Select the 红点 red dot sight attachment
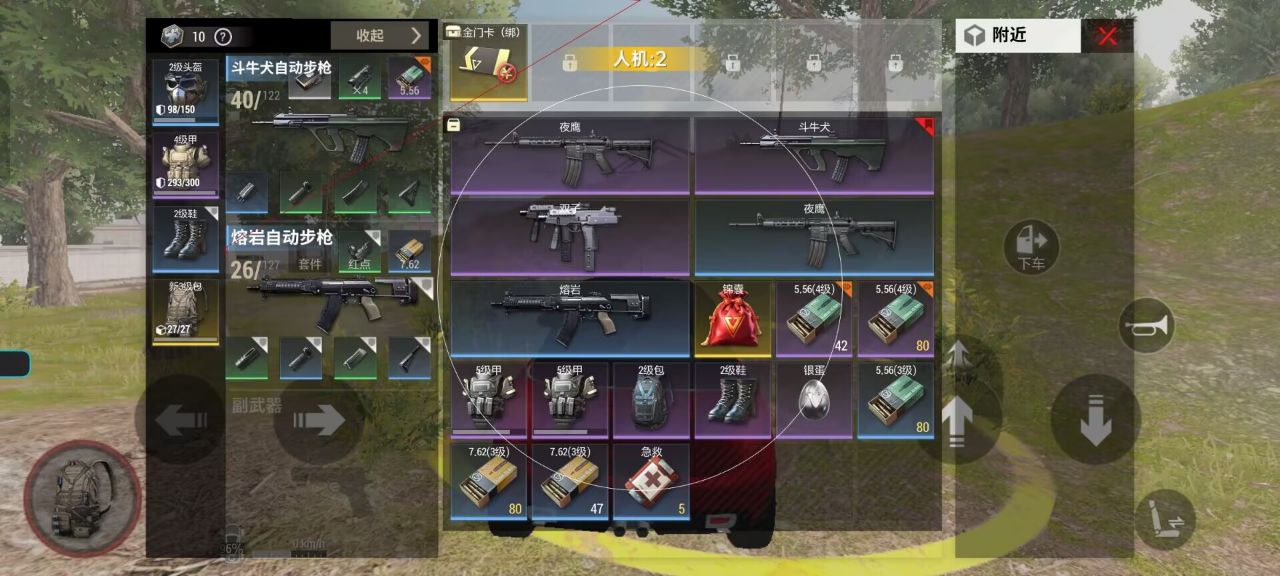This screenshot has width=1280, height=576. (x=360, y=251)
